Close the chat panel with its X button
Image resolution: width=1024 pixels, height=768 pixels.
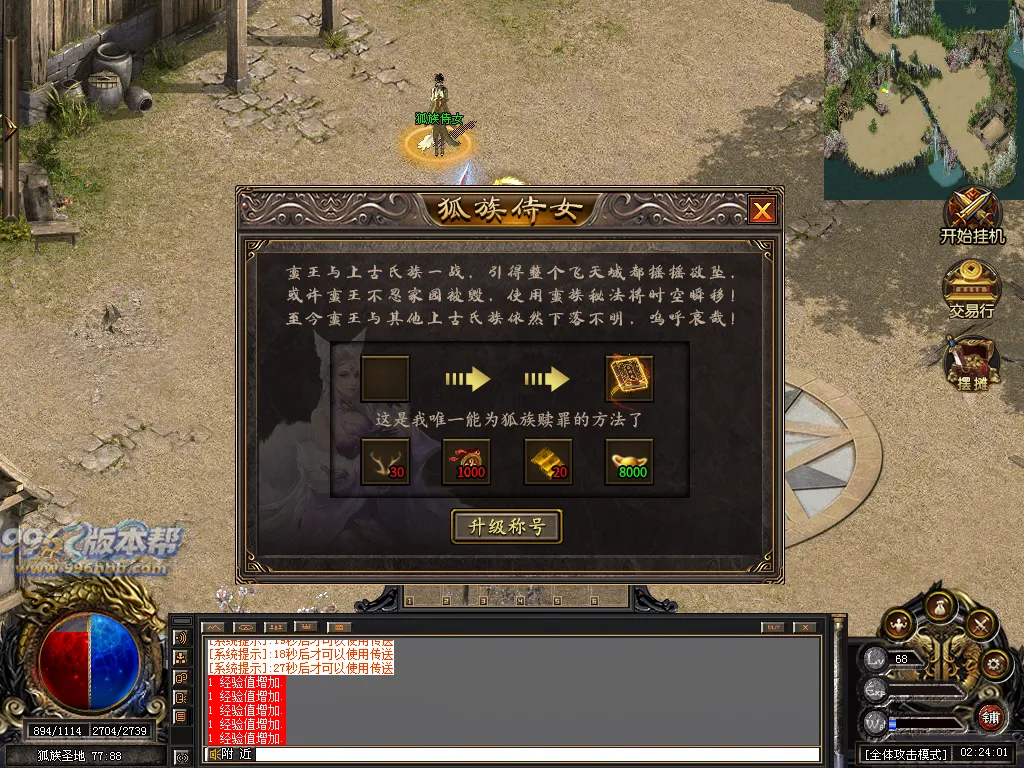click(803, 627)
